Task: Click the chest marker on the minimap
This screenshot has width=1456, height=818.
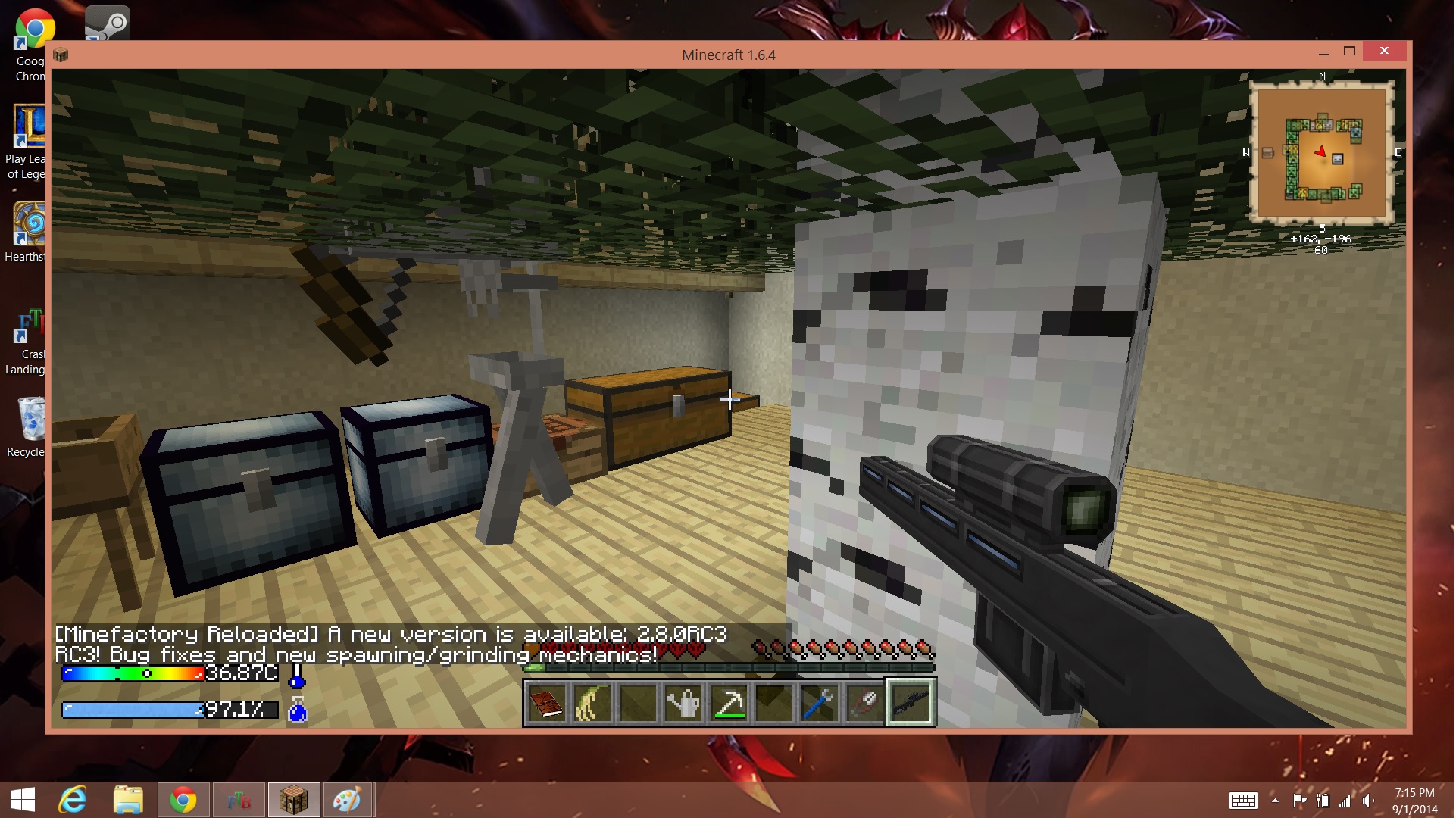Action: pos(1267,153)
